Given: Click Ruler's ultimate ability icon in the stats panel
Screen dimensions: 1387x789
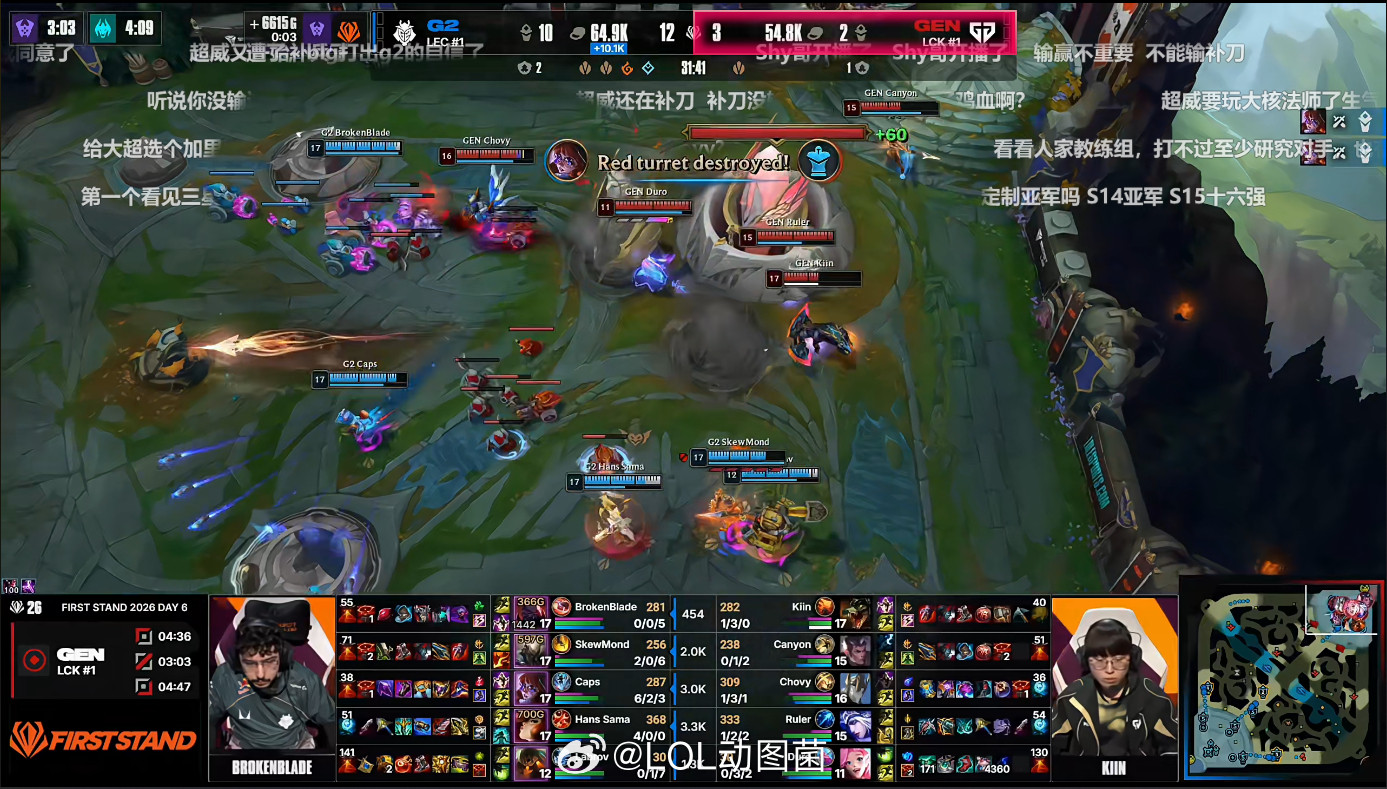Looking at the screenshot, I should tap(825, 720).
